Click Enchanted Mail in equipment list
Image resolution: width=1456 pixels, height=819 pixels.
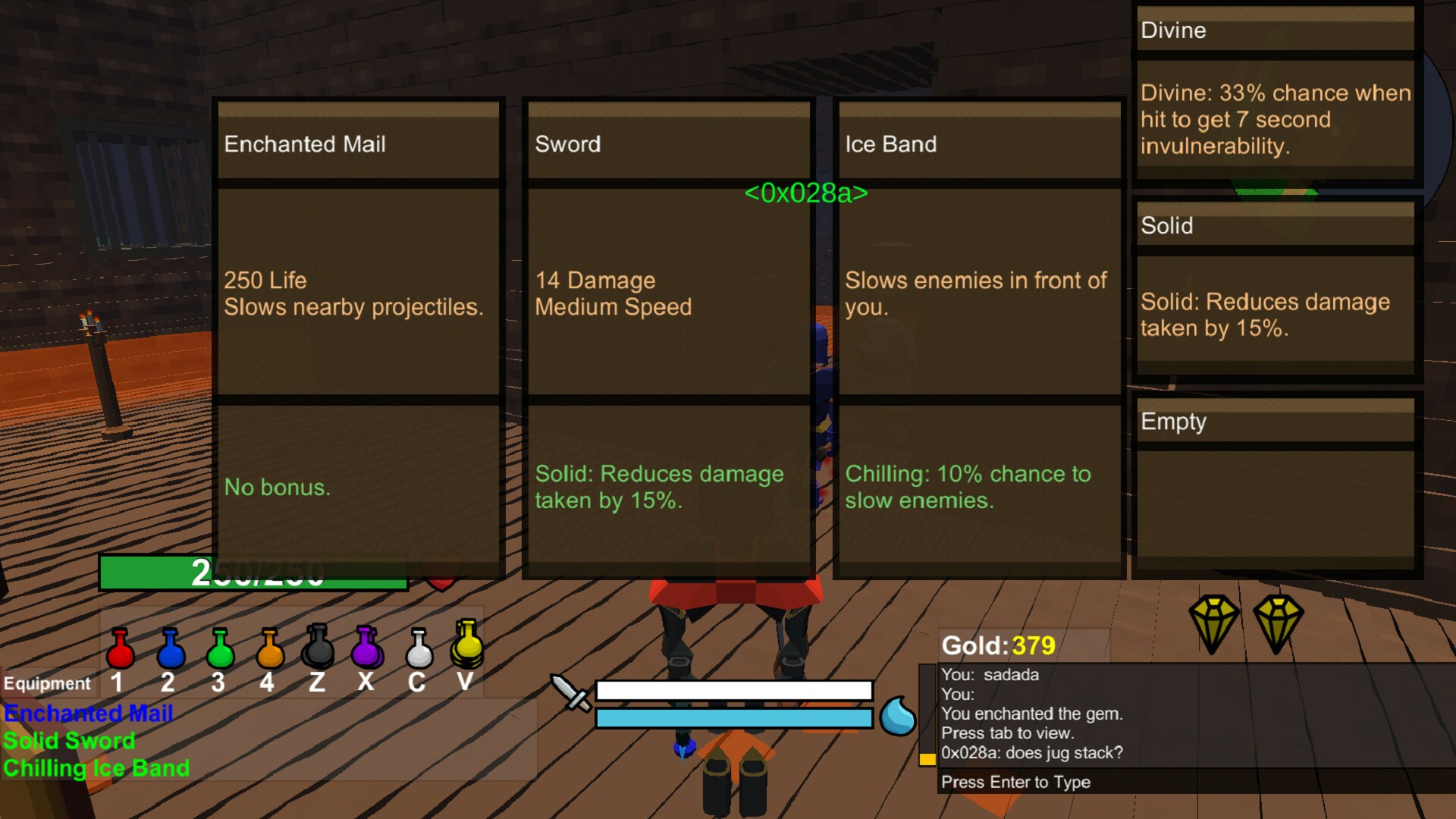pyautogui.click(x=89, y=714)
